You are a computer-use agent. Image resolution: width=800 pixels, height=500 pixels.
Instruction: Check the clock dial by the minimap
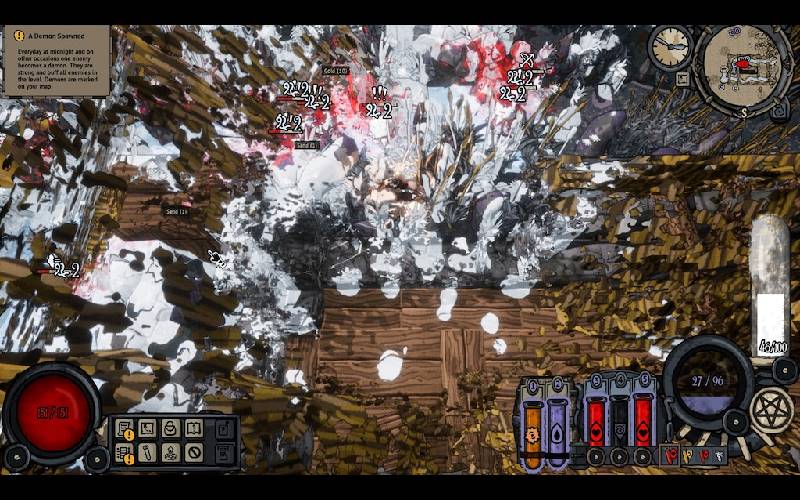coord(670,45)
